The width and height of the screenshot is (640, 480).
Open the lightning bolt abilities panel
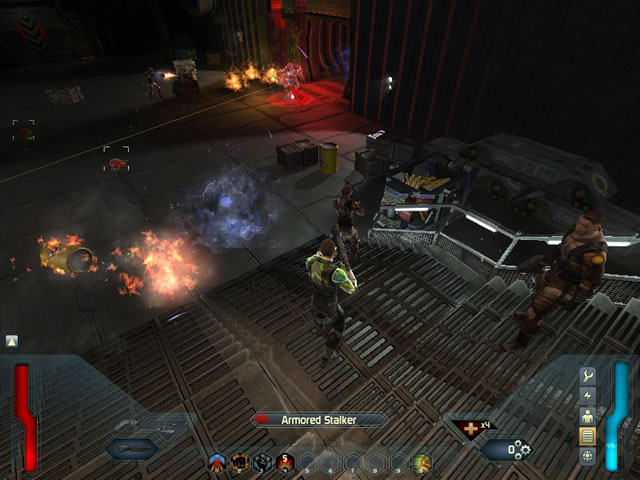[x=588, y=396]
